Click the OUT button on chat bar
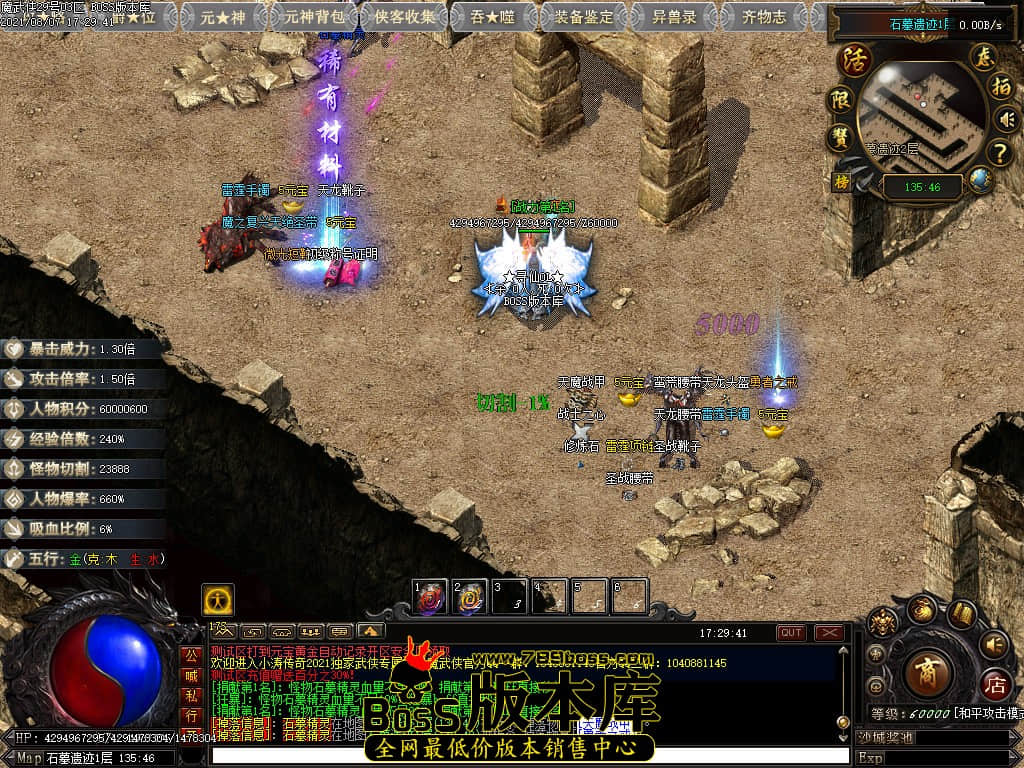 [x=791, y=632]
